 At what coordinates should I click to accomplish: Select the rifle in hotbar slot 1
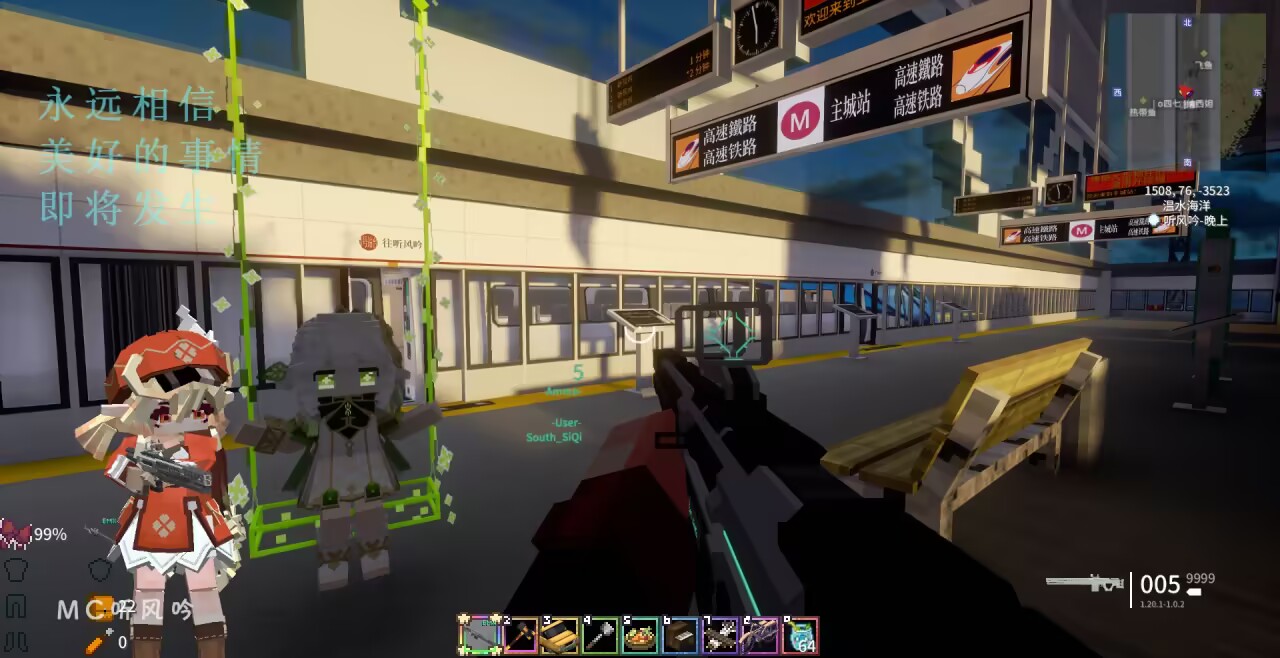point(479,635)
